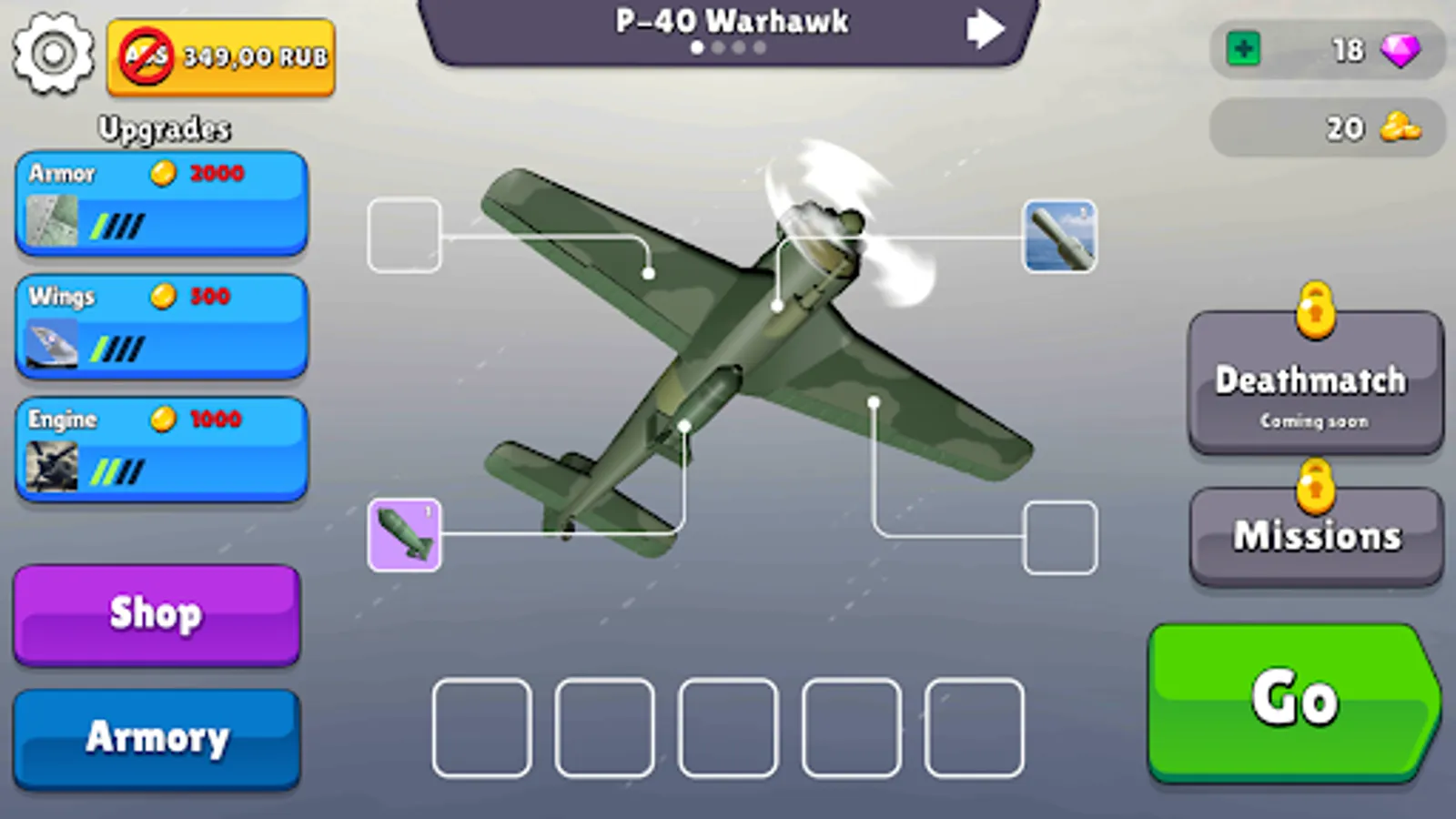Screen dimensions: 1456x819
Task: Tap the gem counter icon
Action: tap(1402, 52)
